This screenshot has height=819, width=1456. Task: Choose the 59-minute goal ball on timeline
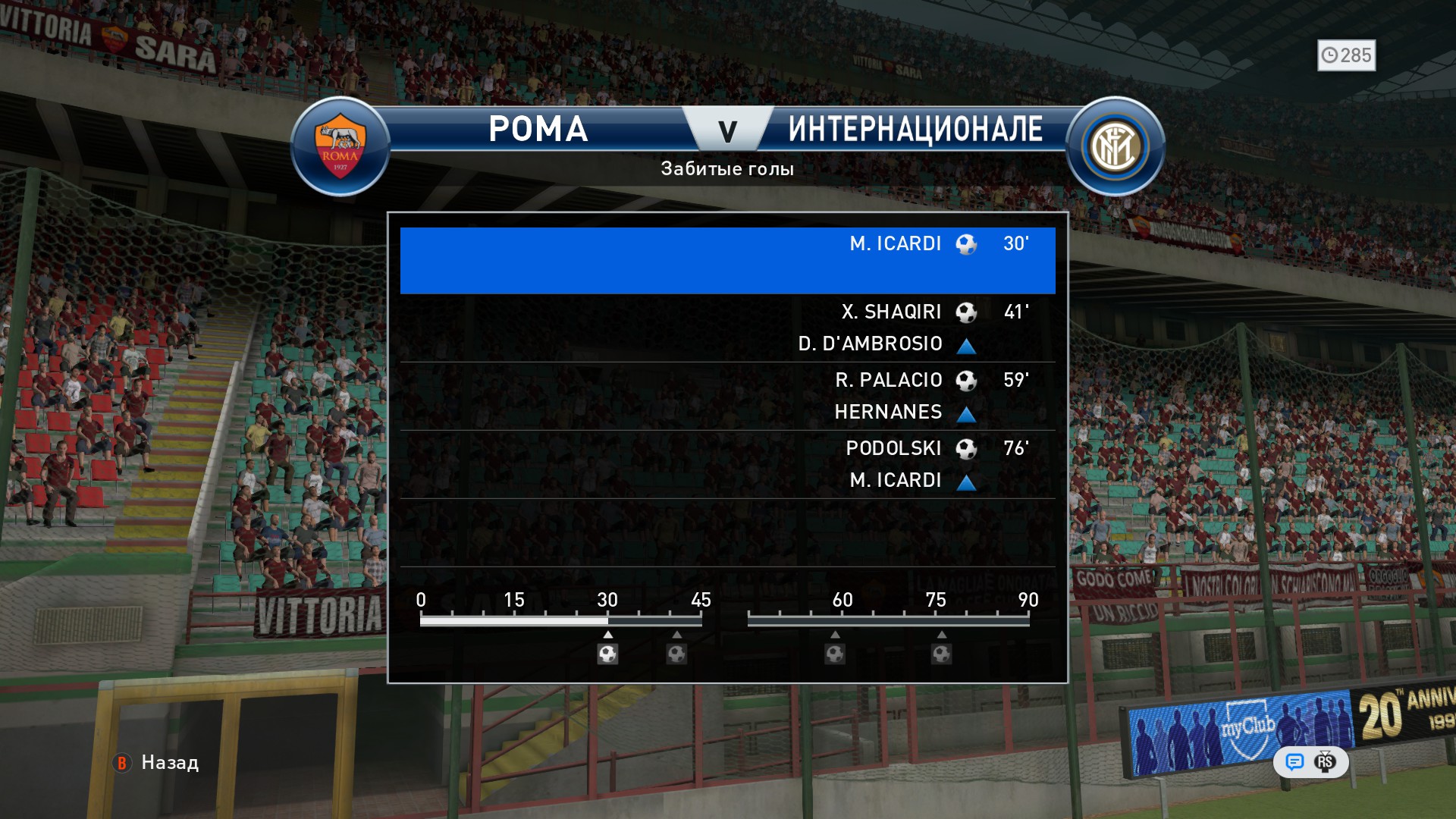click(x=835, y=654)
